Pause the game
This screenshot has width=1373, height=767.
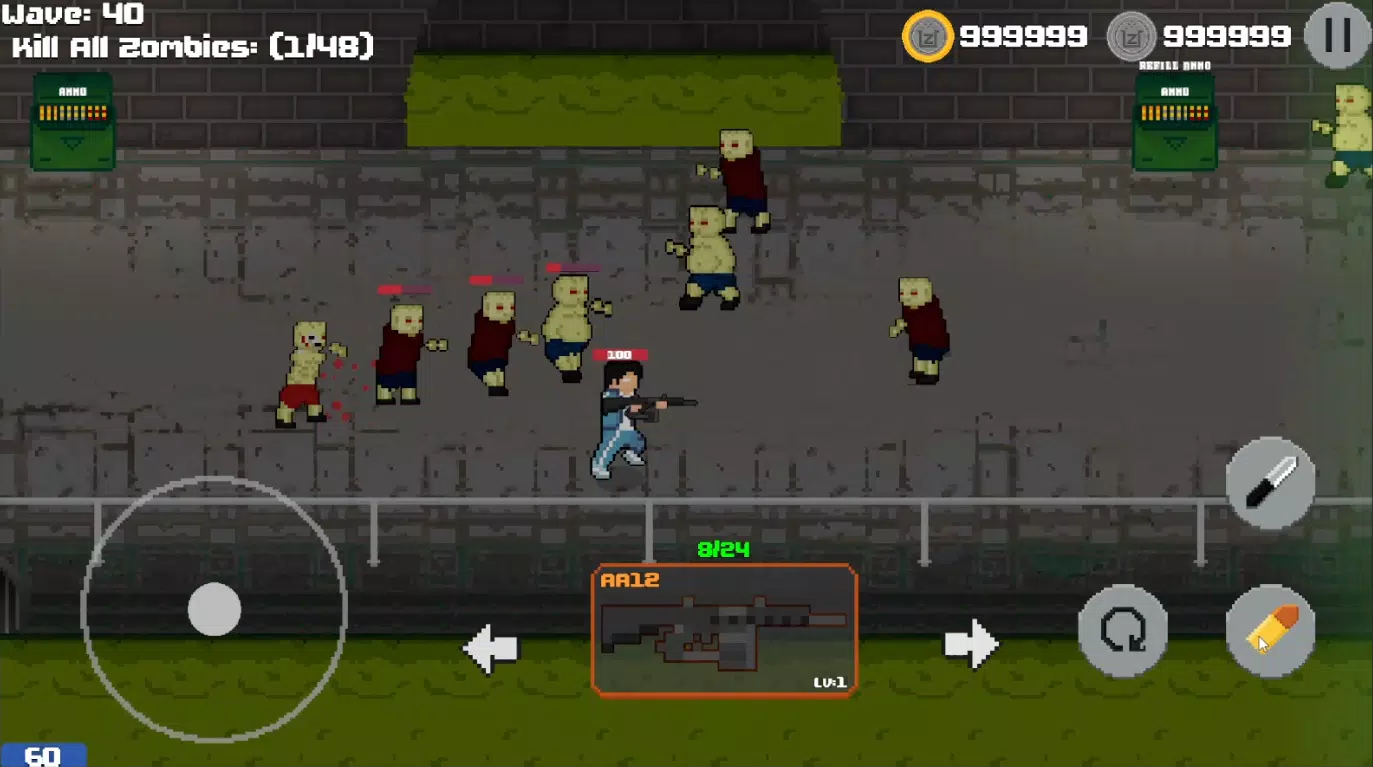pyautogui.click(x=1337, y=36)
